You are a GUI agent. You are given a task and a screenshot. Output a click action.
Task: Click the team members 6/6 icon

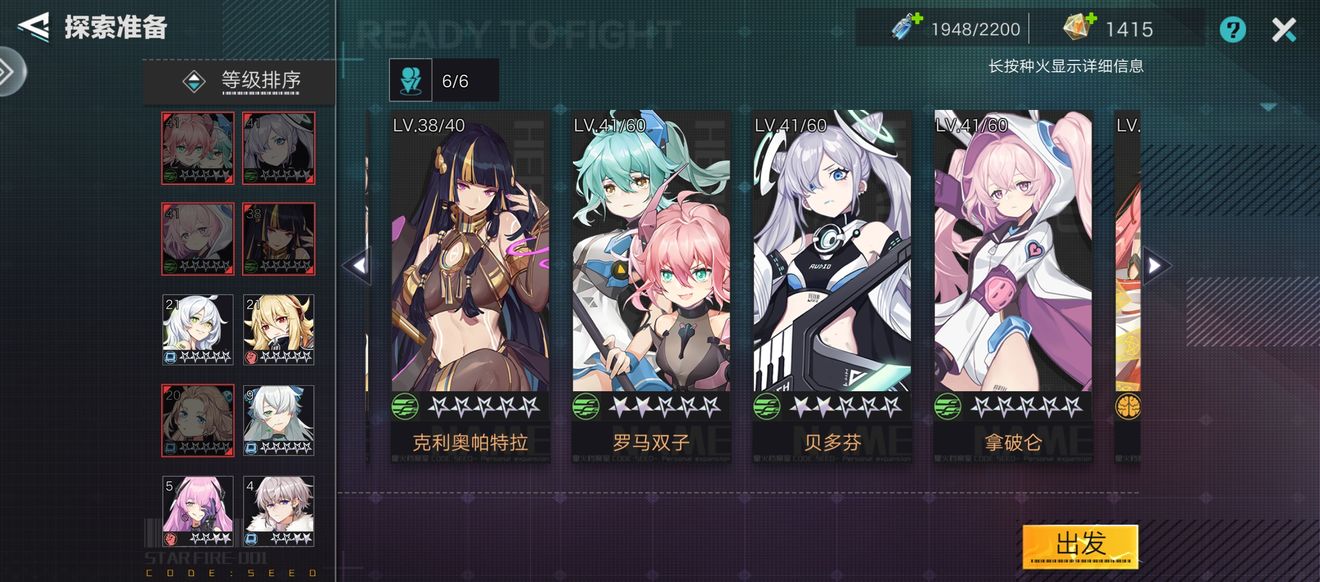(x=411, y=80)
